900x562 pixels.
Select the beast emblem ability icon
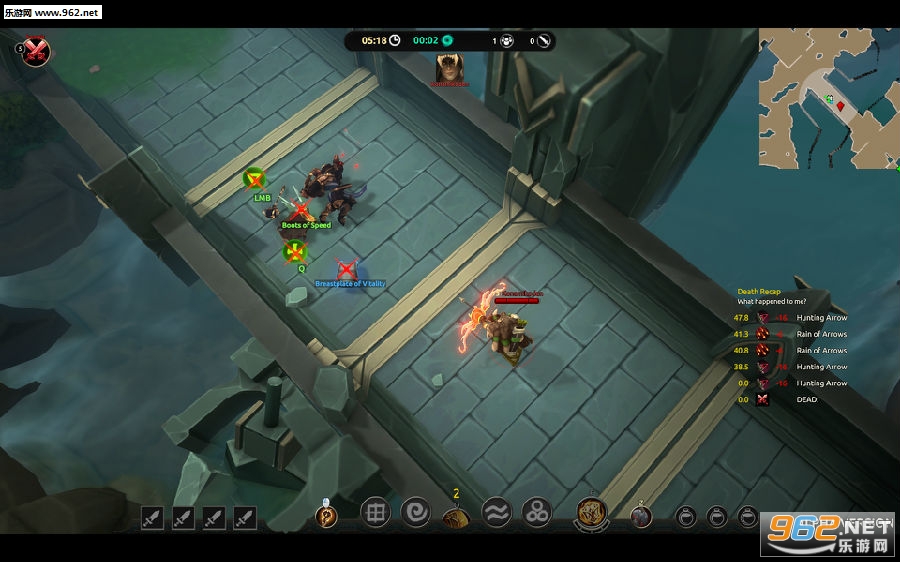[x=592, y=514]
